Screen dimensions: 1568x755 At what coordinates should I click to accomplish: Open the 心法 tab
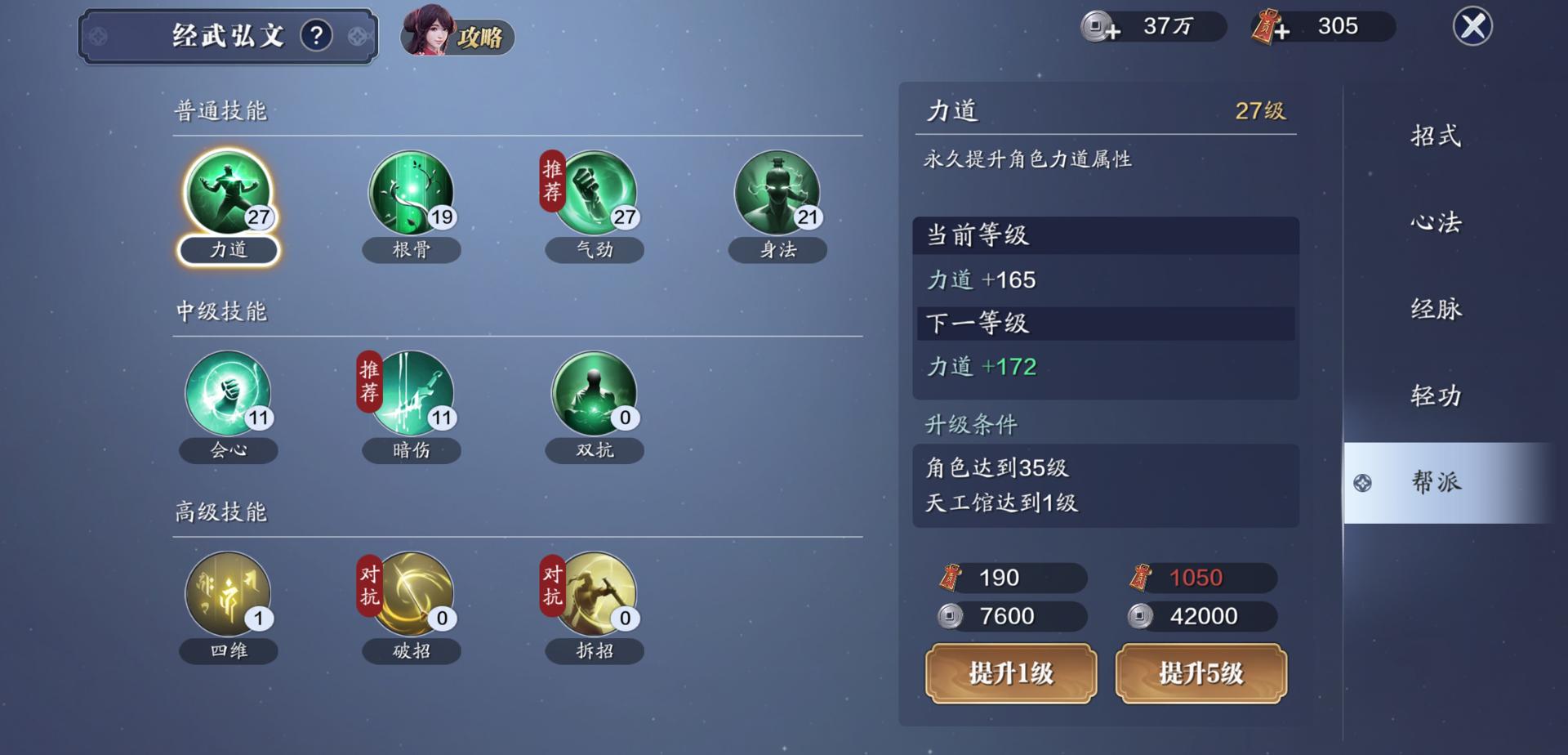click(1436, 223)
